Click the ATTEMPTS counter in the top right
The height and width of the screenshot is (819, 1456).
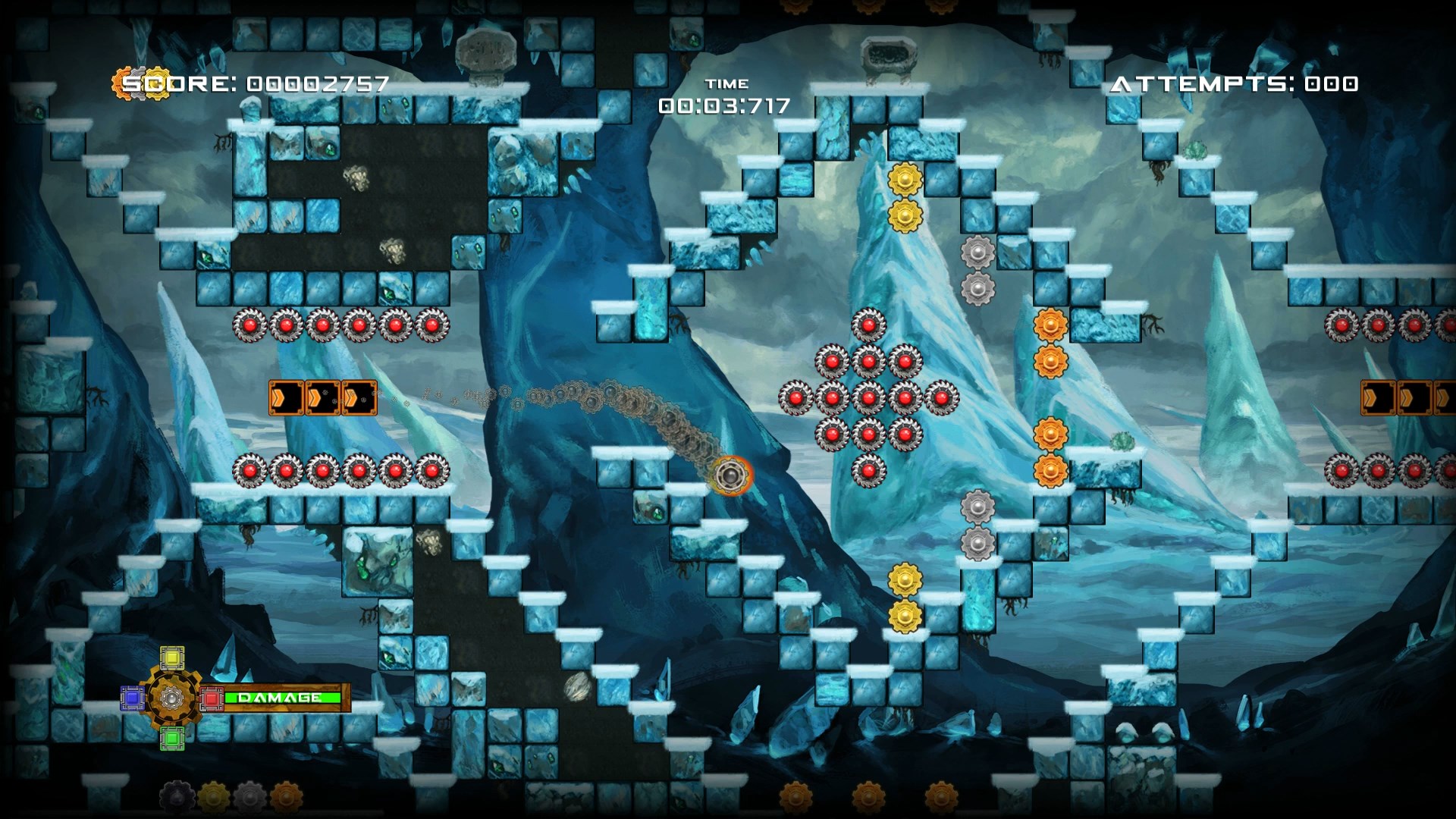(x=1236, y=85)
